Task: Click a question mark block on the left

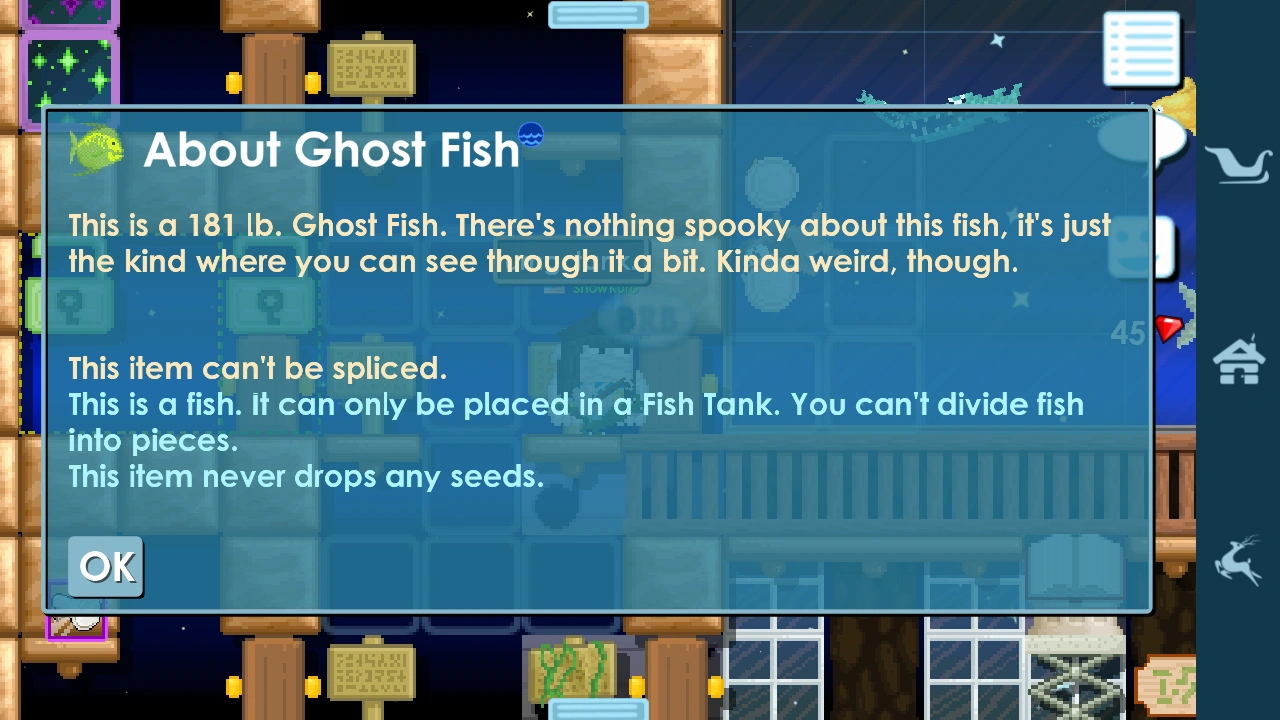Action: [x=70, y=305]
